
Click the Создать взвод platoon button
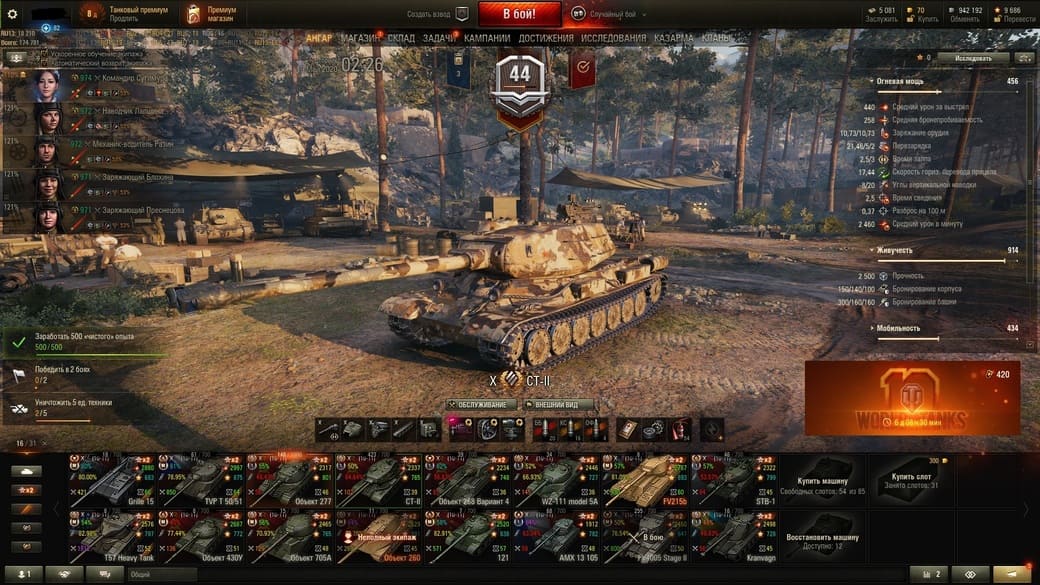click(437, 14)
